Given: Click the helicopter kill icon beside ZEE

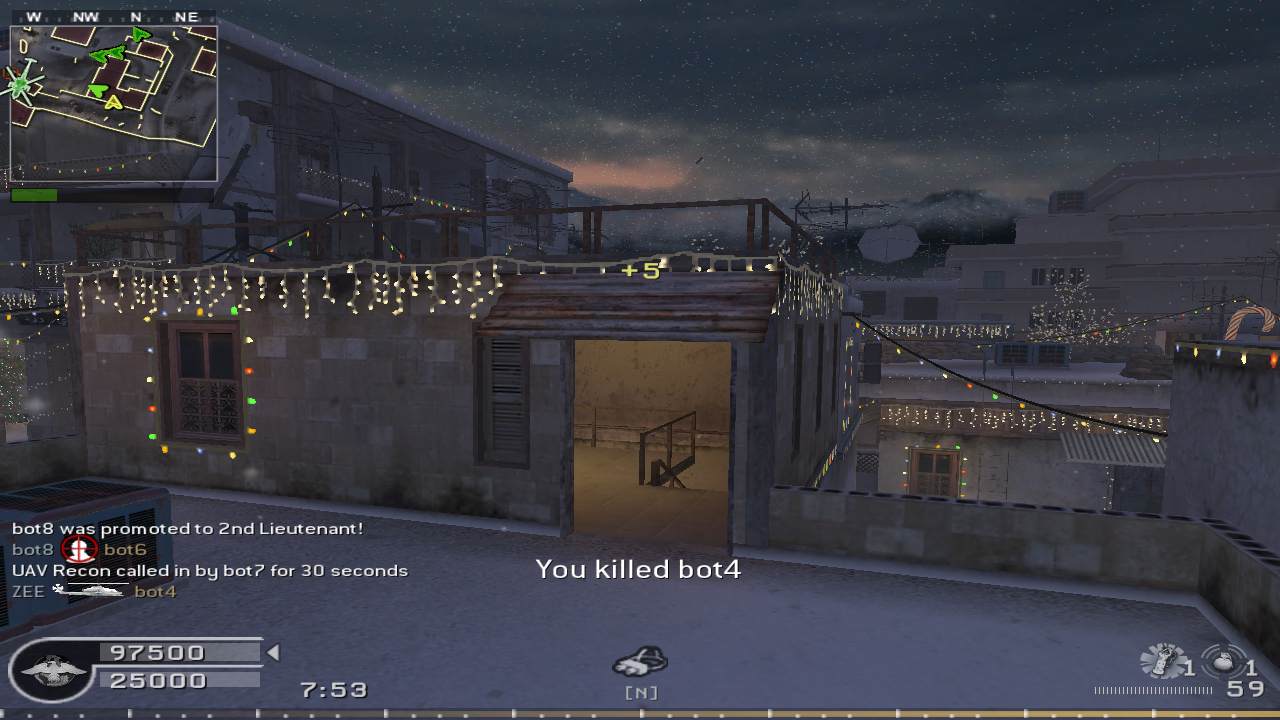Looking at the screenshot, I should coord(90,591).
